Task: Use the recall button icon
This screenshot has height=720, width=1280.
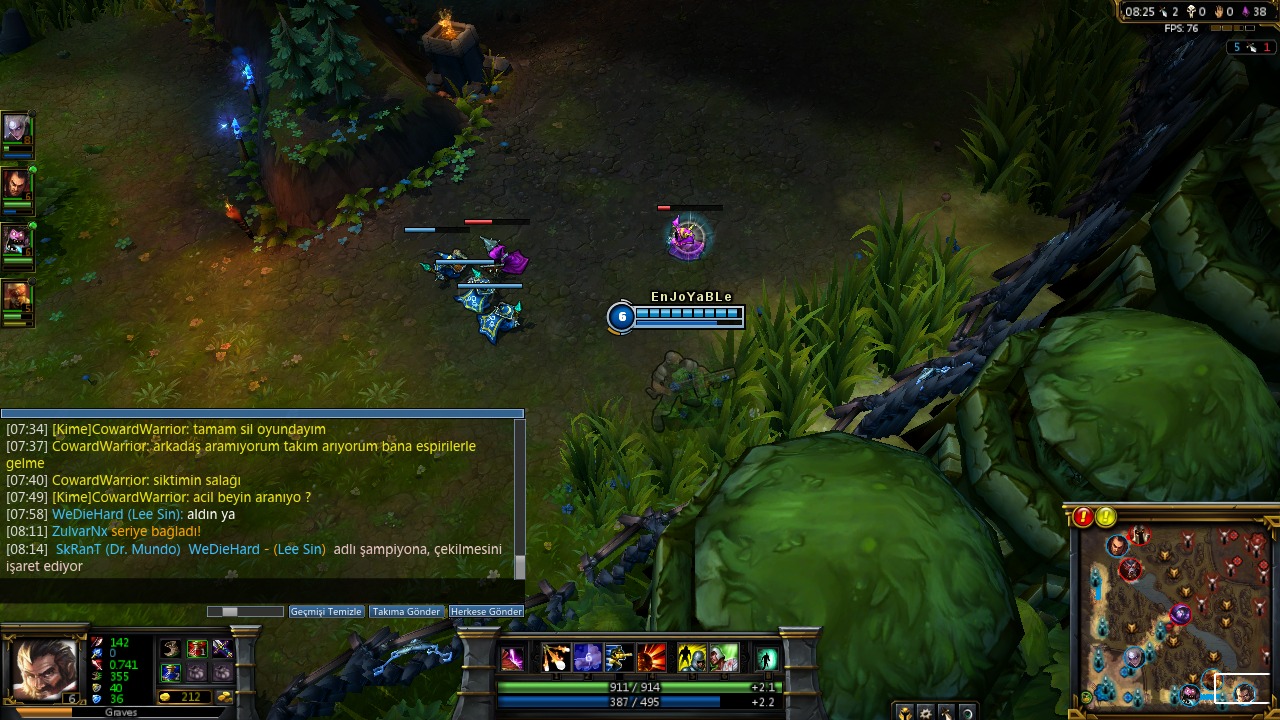Action: point(766,658)
